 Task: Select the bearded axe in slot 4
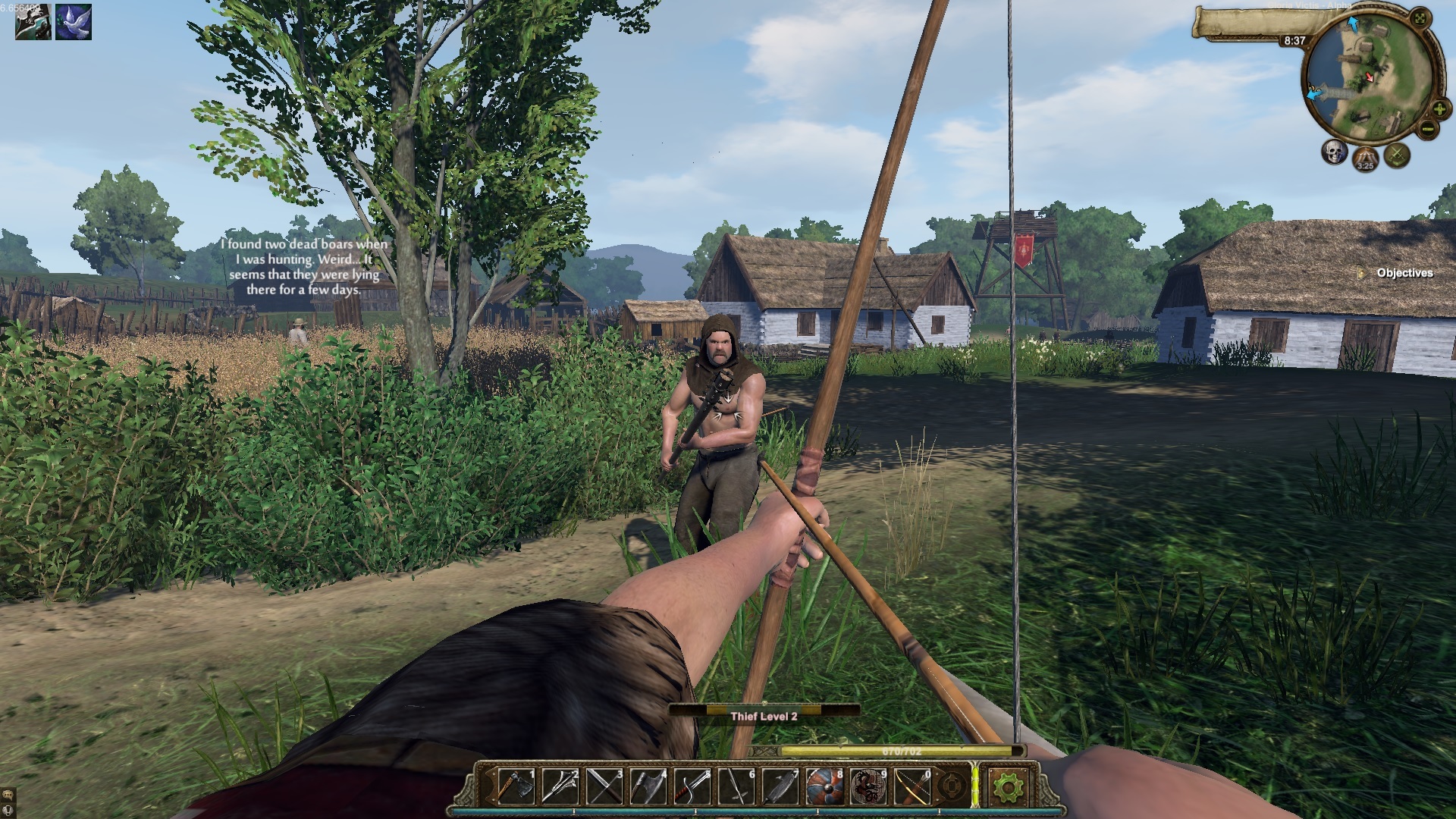[x=648, y=786]
